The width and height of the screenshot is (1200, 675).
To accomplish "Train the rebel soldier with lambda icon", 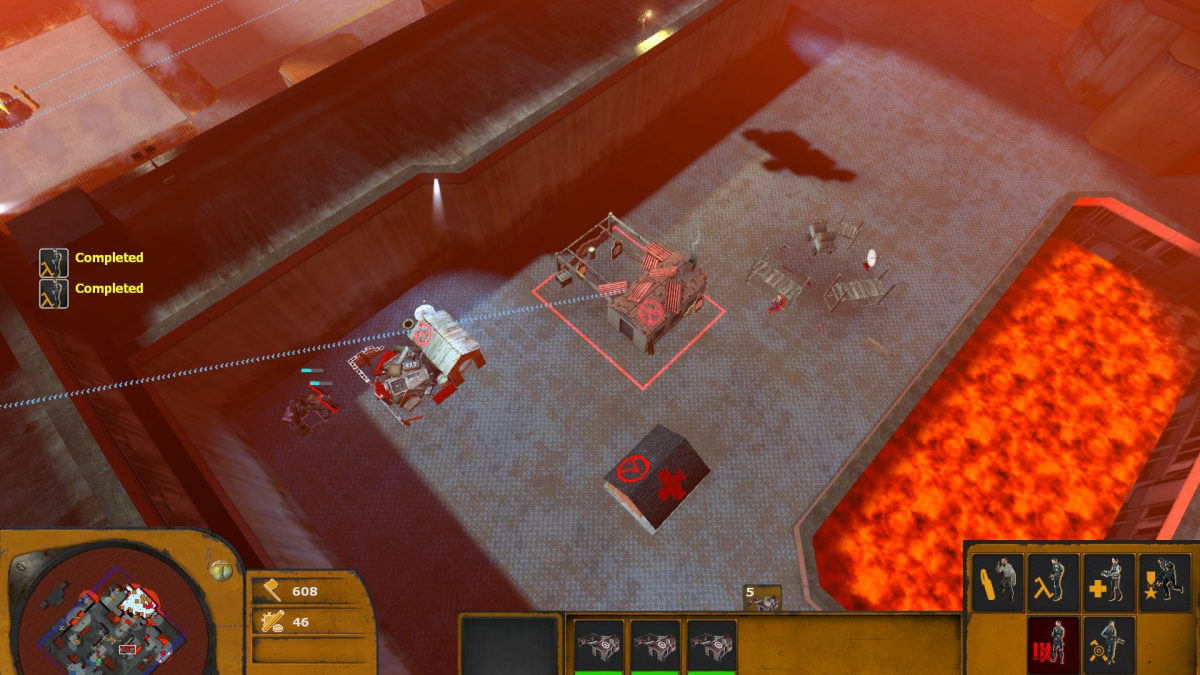I will point(1054,582).
